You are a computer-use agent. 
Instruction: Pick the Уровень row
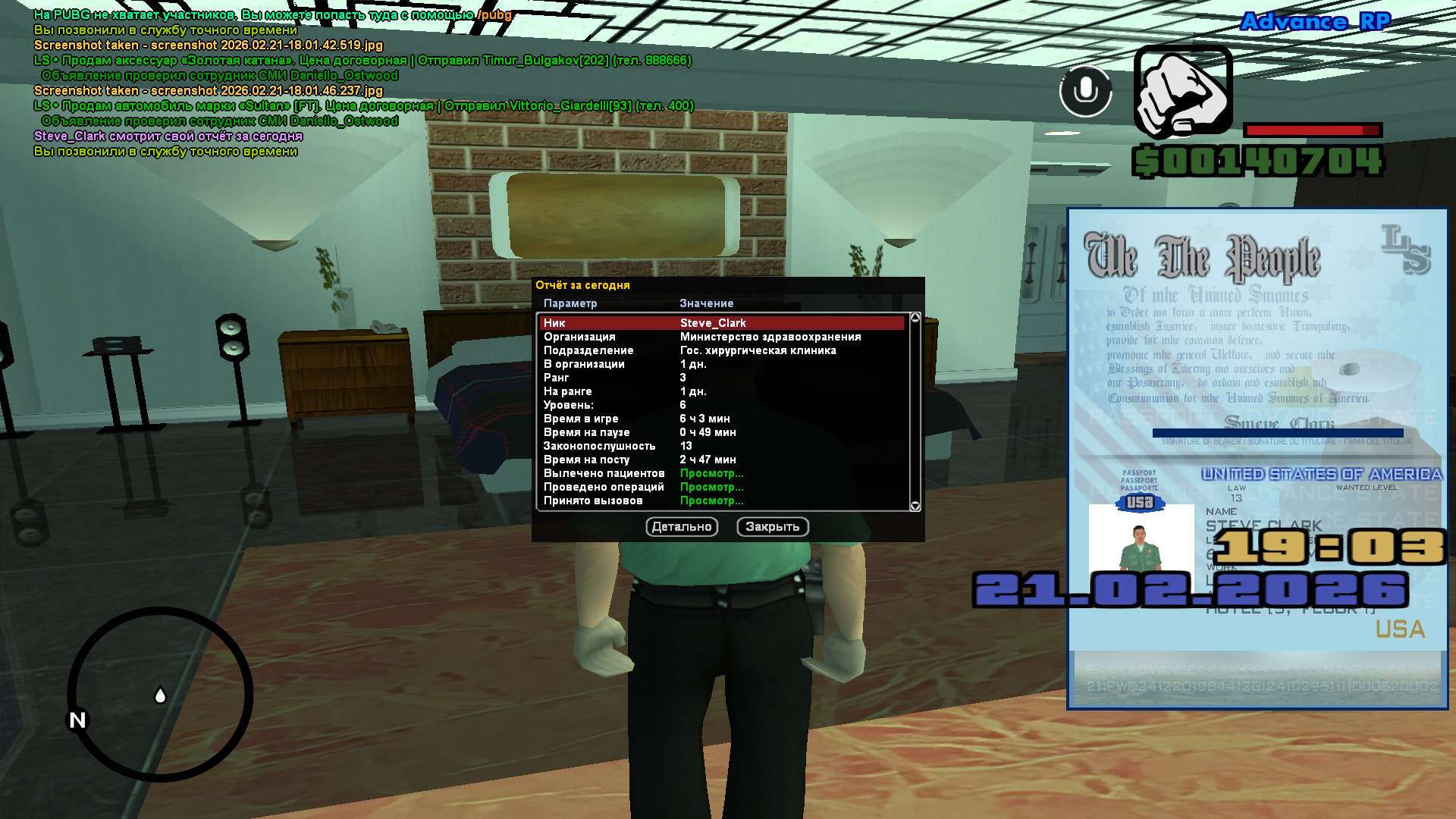(x=721, y=405)
